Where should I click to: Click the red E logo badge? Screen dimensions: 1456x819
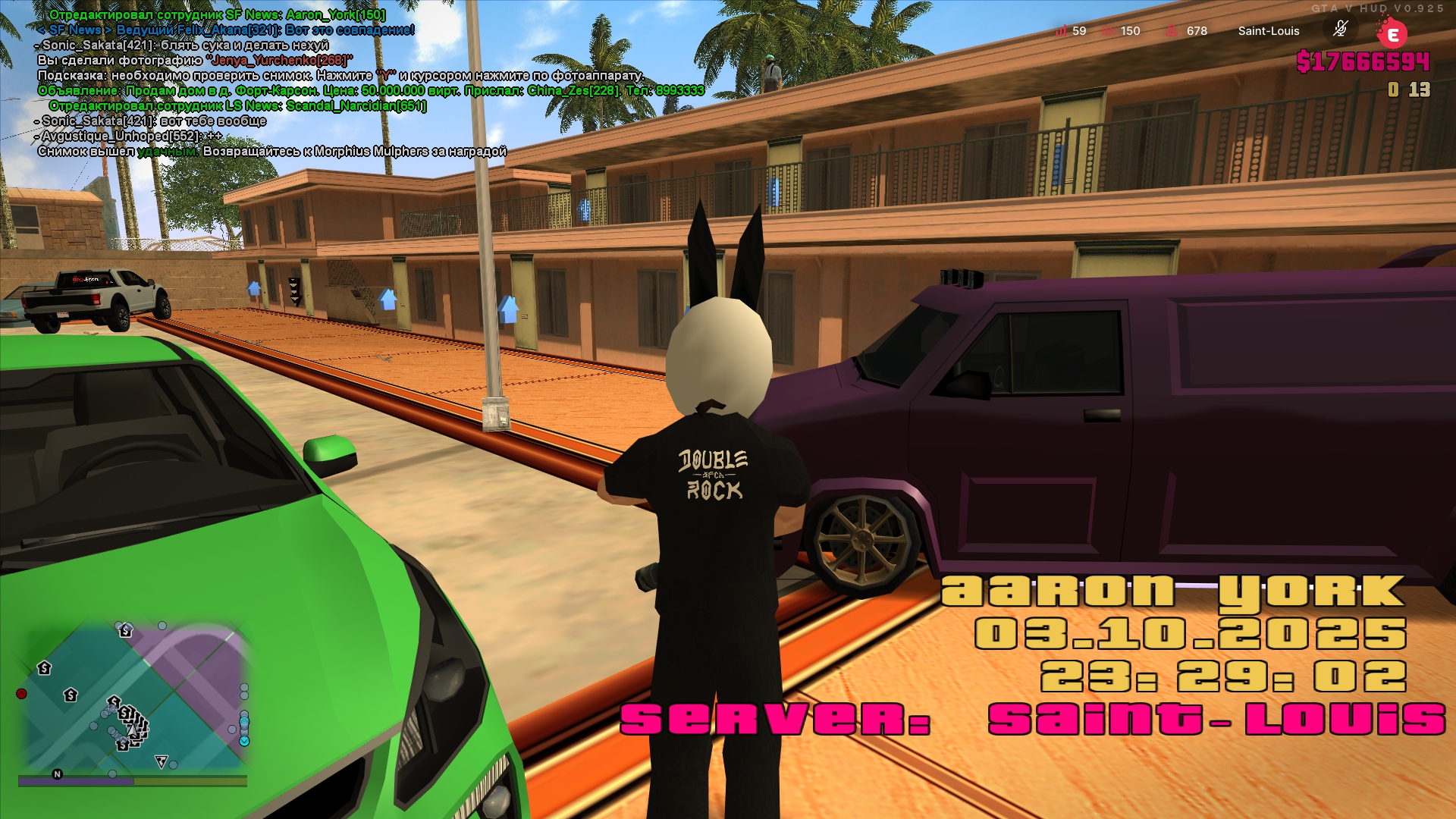click(1392, 34)
